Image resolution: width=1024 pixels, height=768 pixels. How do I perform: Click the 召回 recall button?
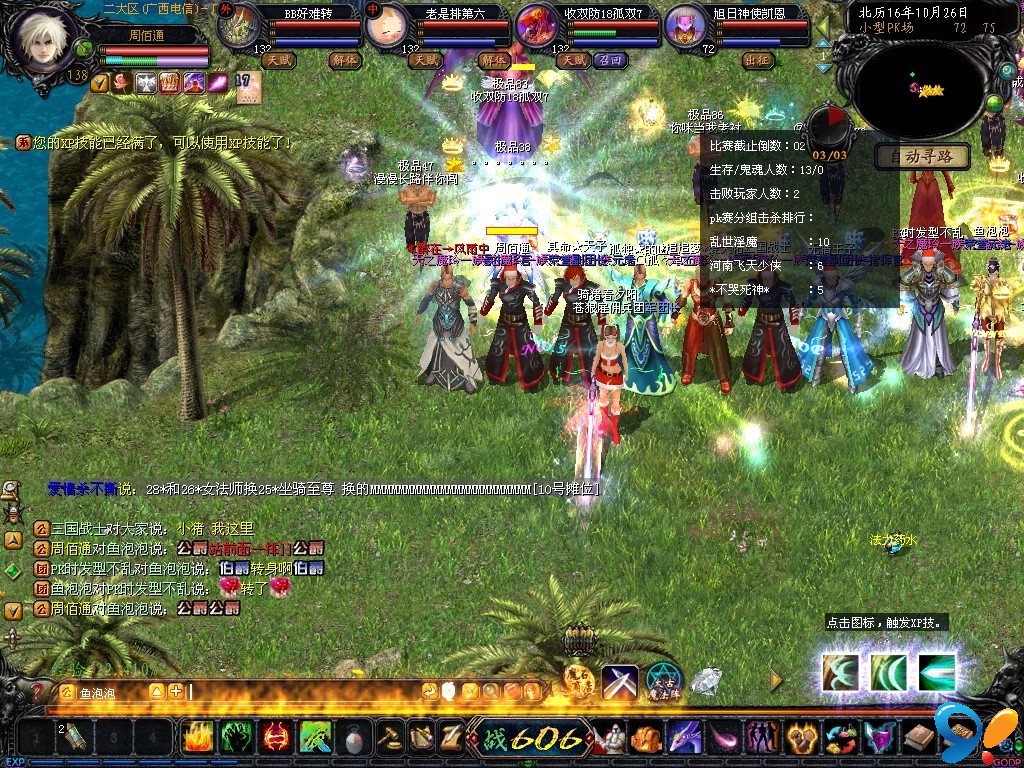point(609,60)
